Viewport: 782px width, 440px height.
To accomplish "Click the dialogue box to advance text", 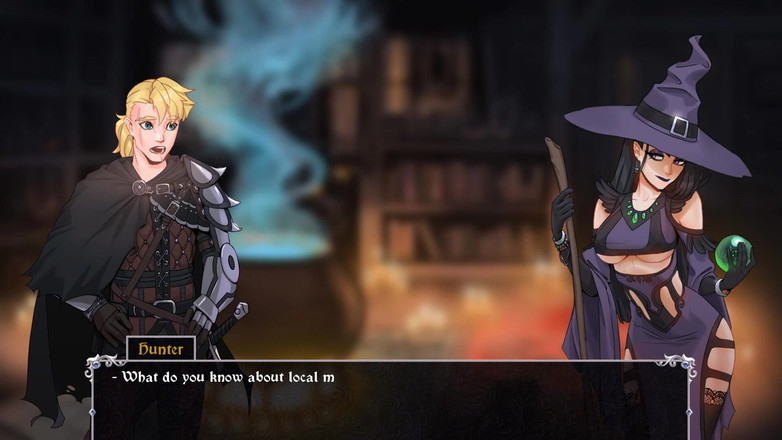I will coord(390,402).
